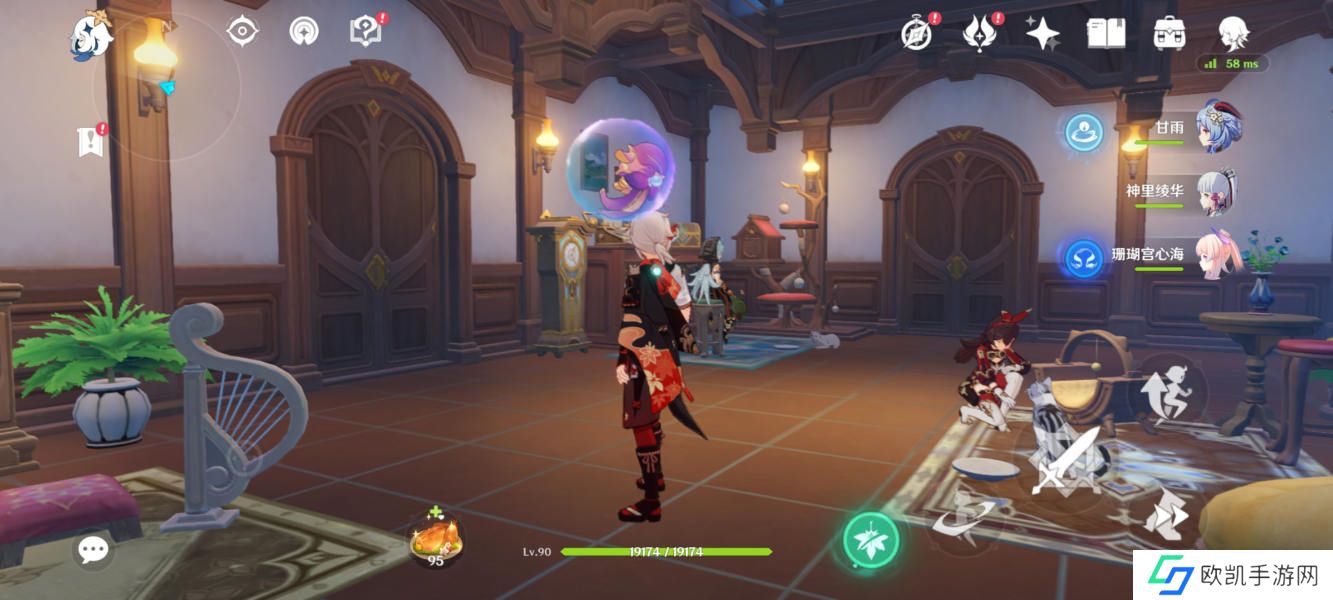This screenshot has width=1333, height=600.
Task: Open the events compass icon
Action: [917, 34]
